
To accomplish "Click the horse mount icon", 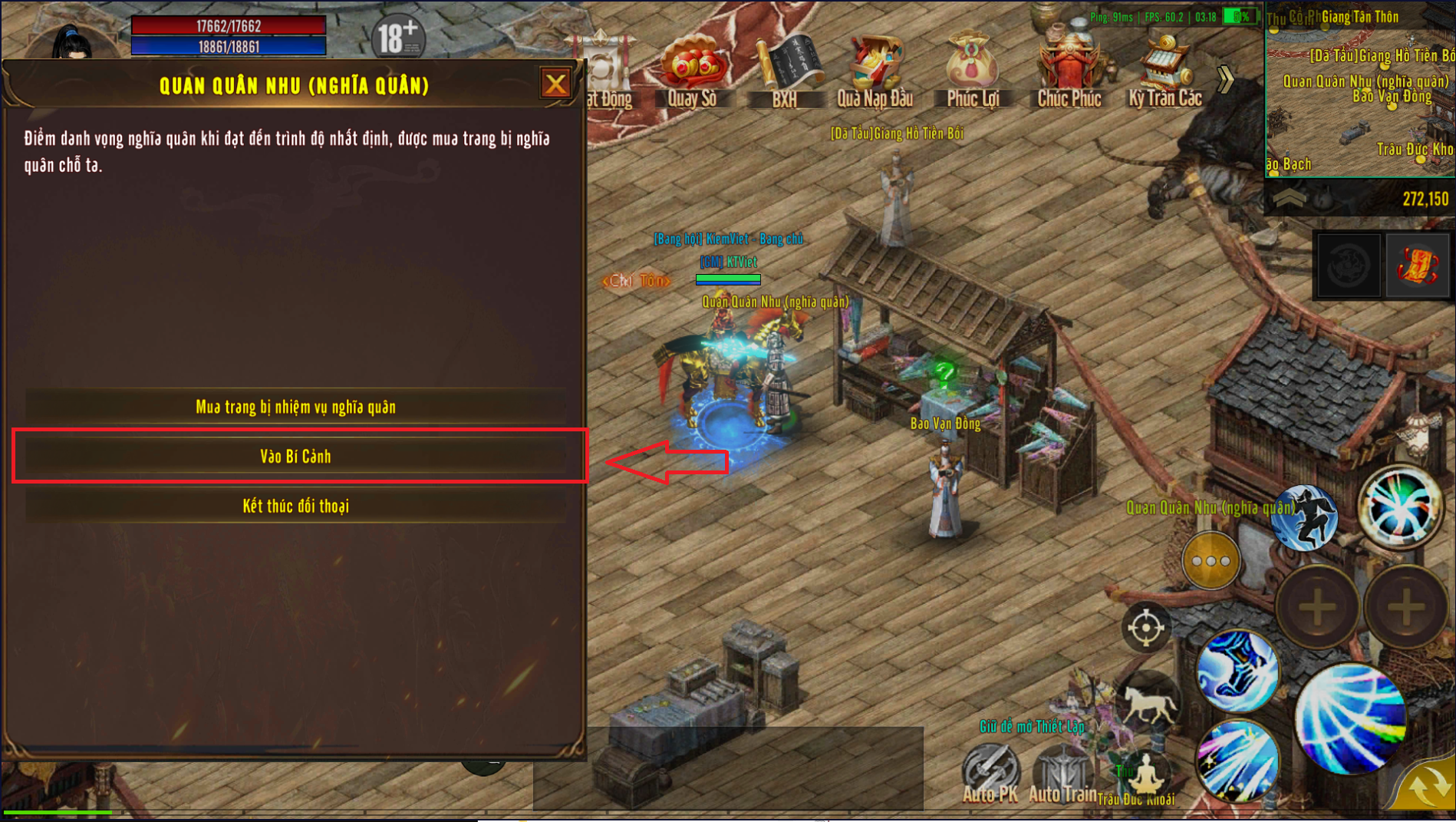I will [1148, 702].
